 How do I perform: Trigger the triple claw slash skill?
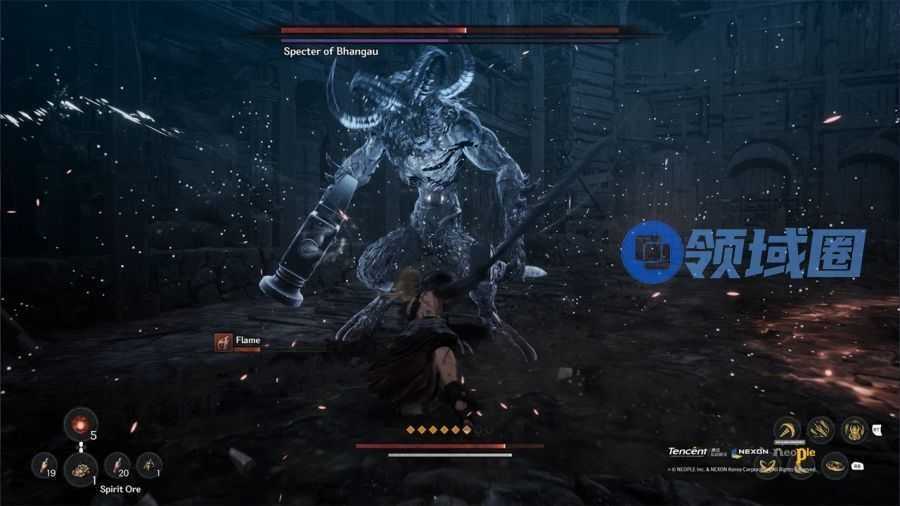coord(820,430)
